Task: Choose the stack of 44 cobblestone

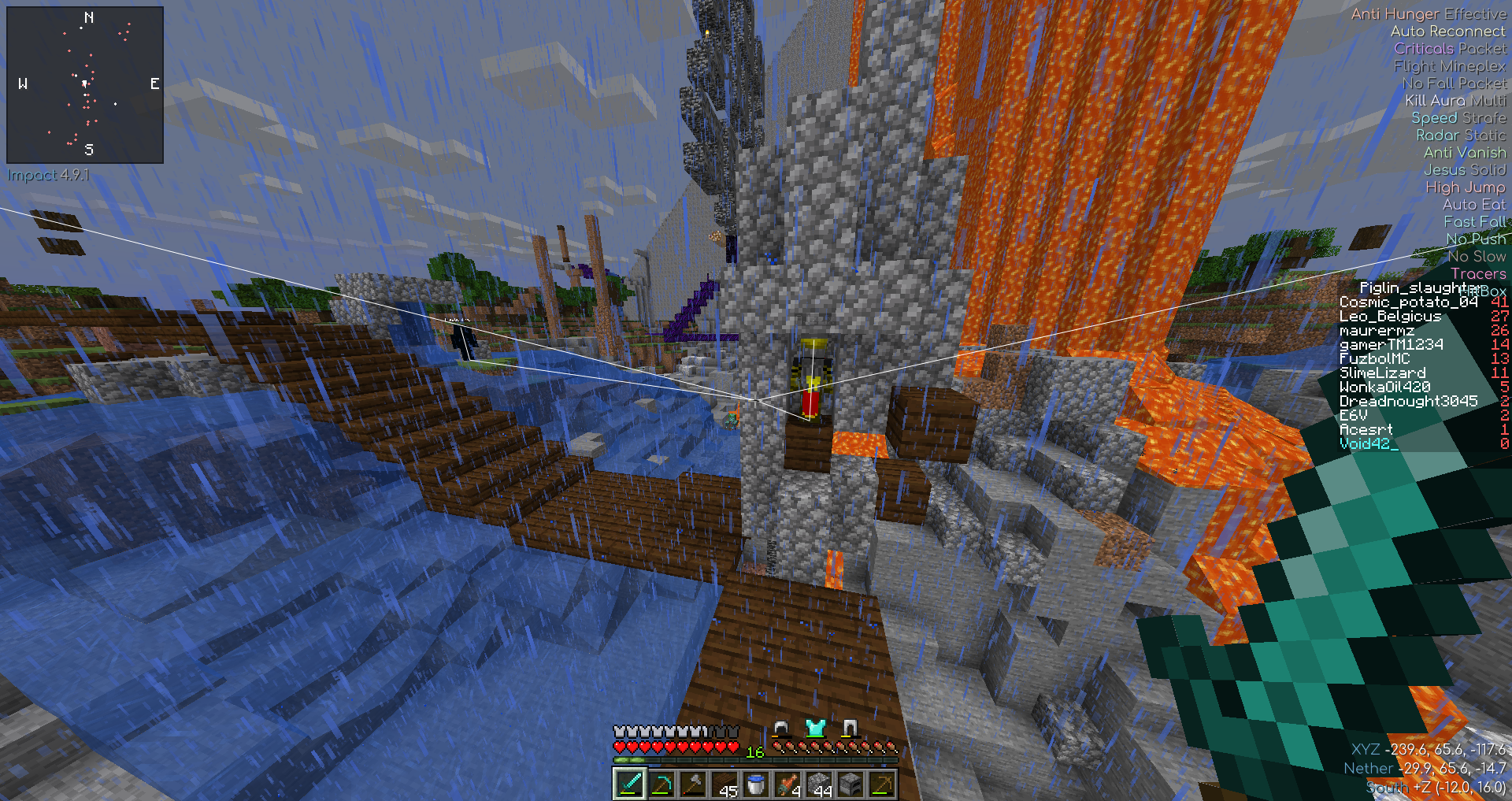Action: coord(819,784)
